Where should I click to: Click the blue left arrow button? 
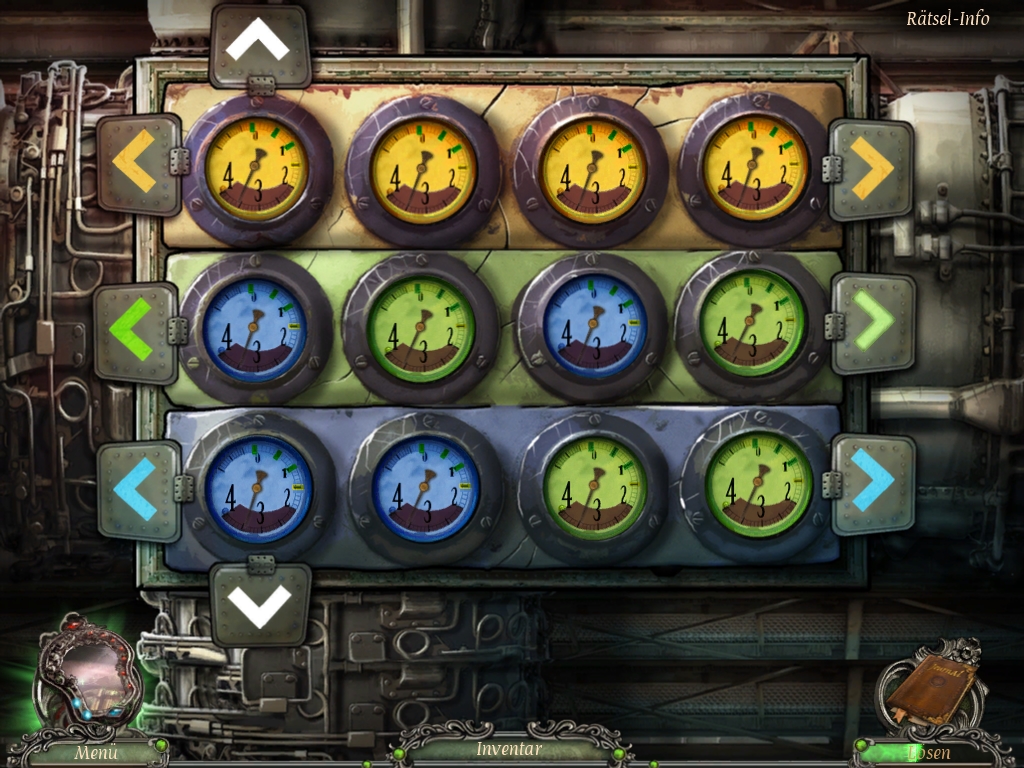[136, 489]
